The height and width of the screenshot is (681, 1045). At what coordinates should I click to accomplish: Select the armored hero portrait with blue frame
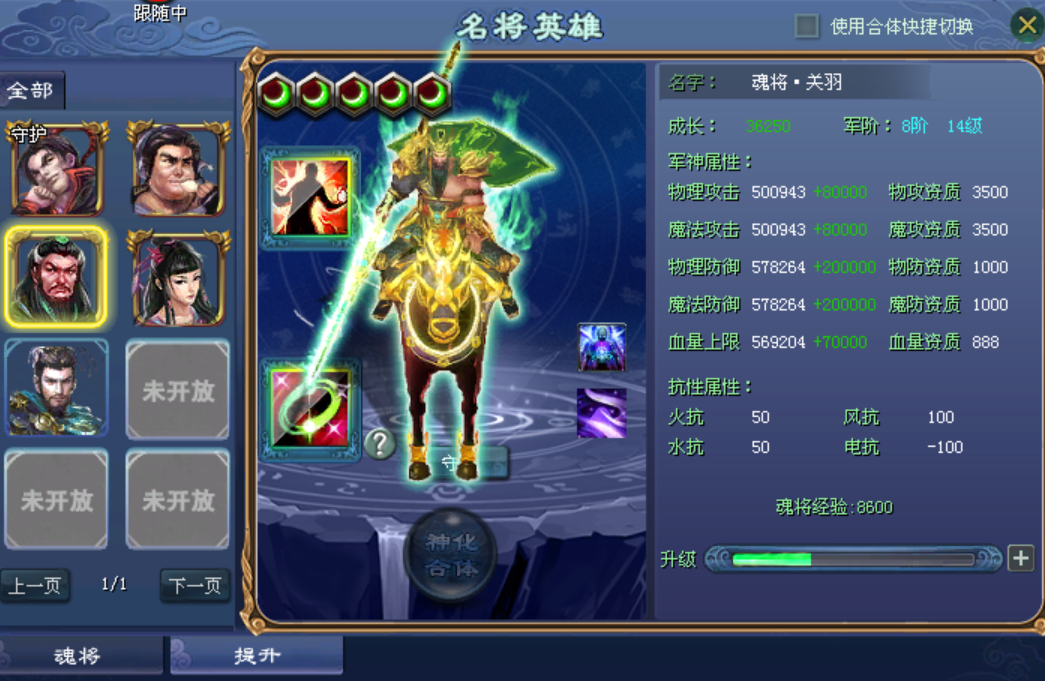(56, 387)
